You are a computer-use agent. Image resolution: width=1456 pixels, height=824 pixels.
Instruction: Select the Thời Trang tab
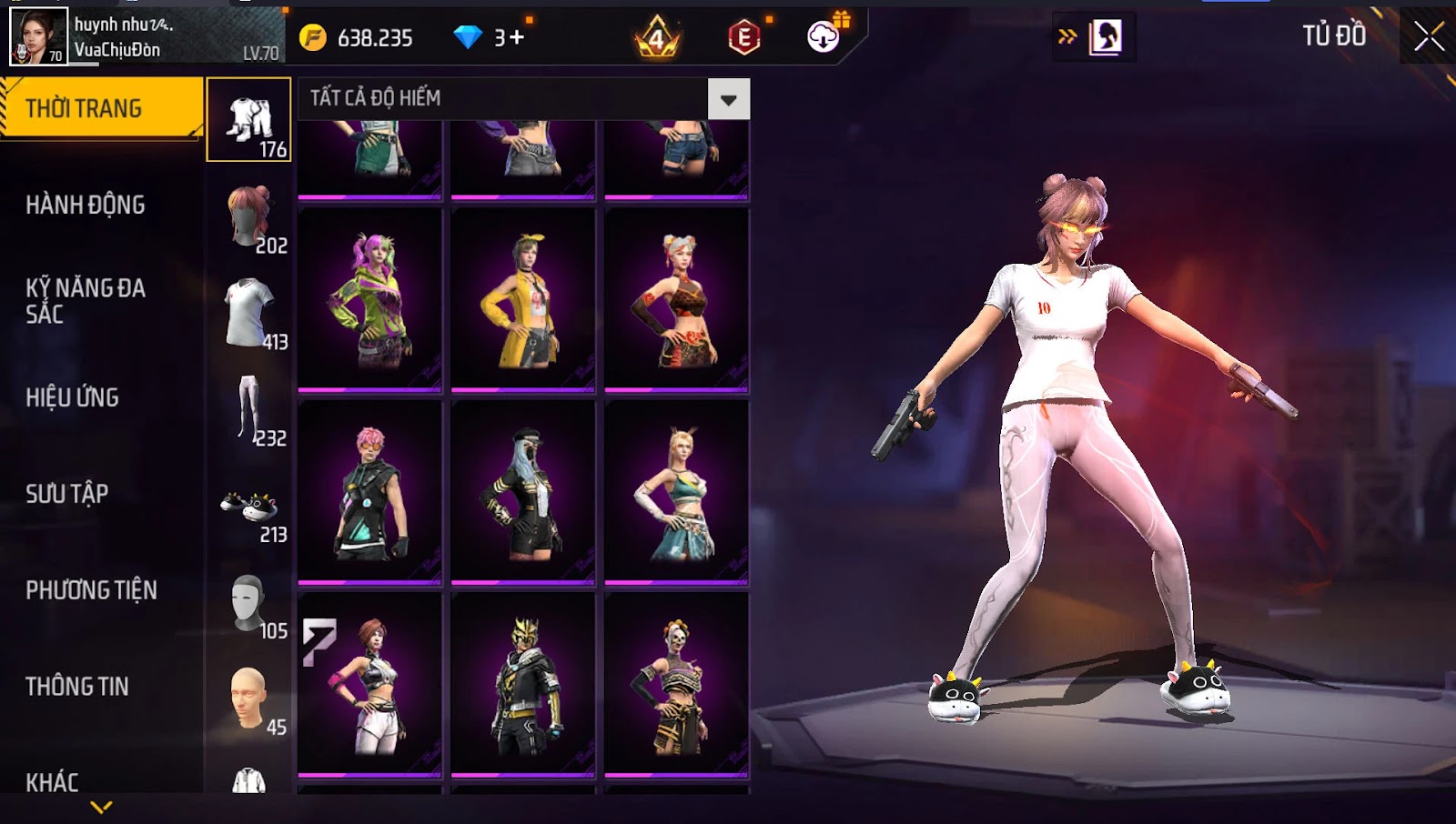click(x=101, y=108)
